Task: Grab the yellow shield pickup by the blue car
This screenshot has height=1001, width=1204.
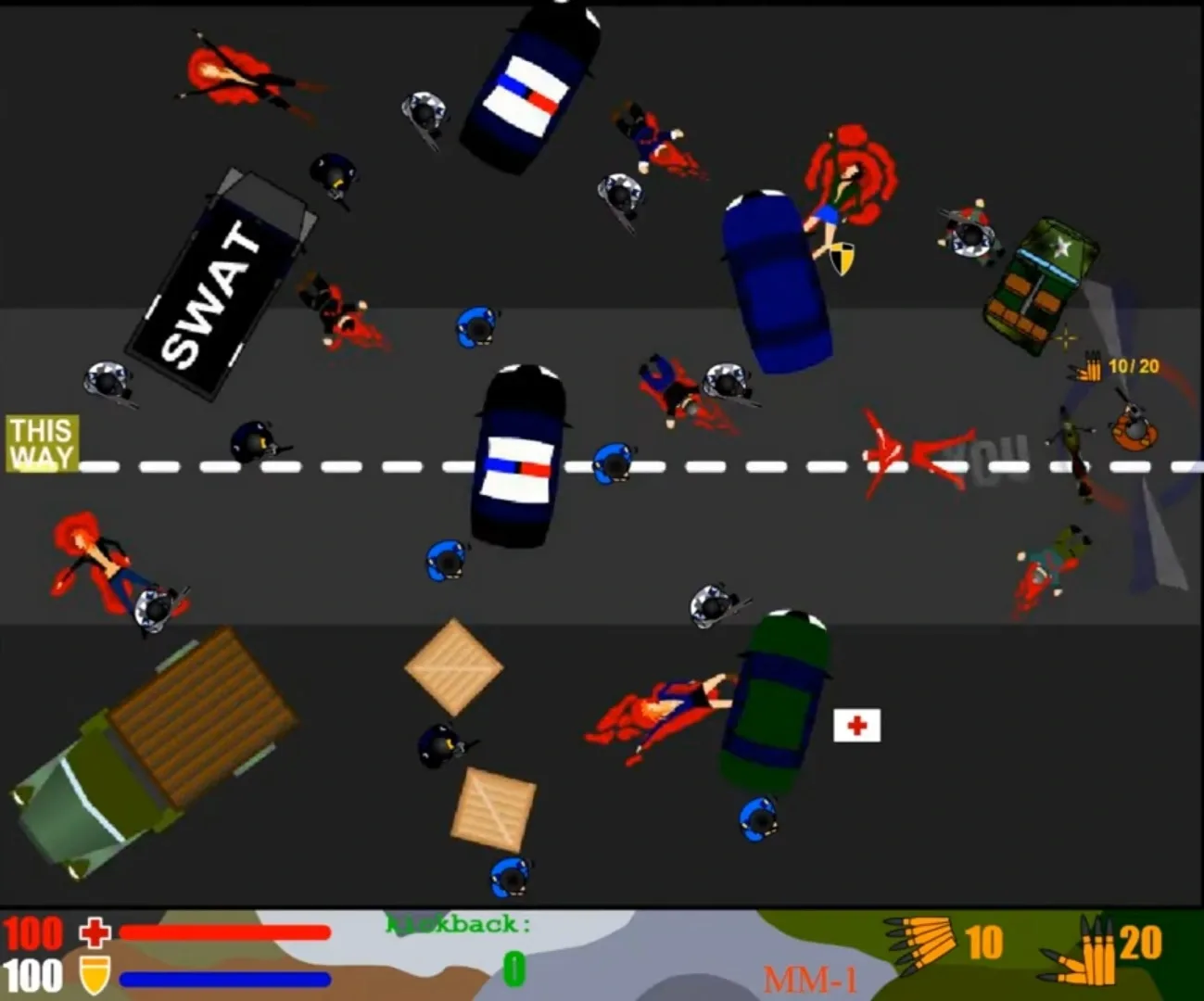Action: coord(843,258)
